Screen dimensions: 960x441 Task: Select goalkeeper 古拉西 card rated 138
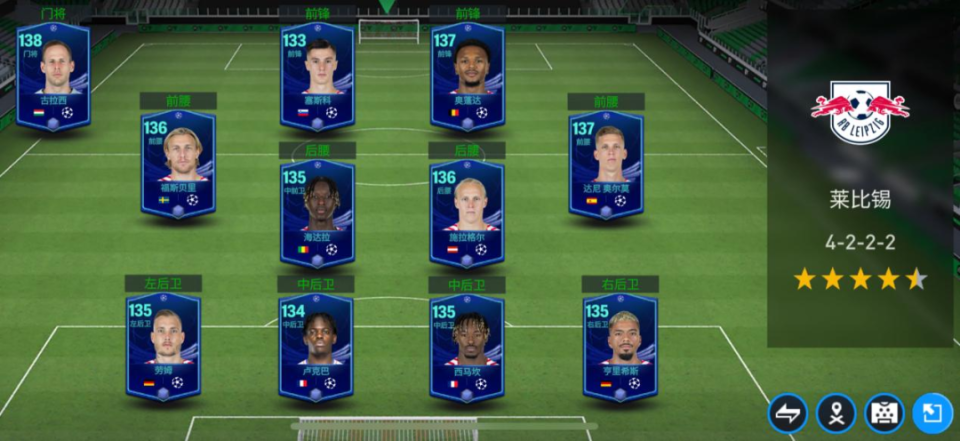click(53, 76)
